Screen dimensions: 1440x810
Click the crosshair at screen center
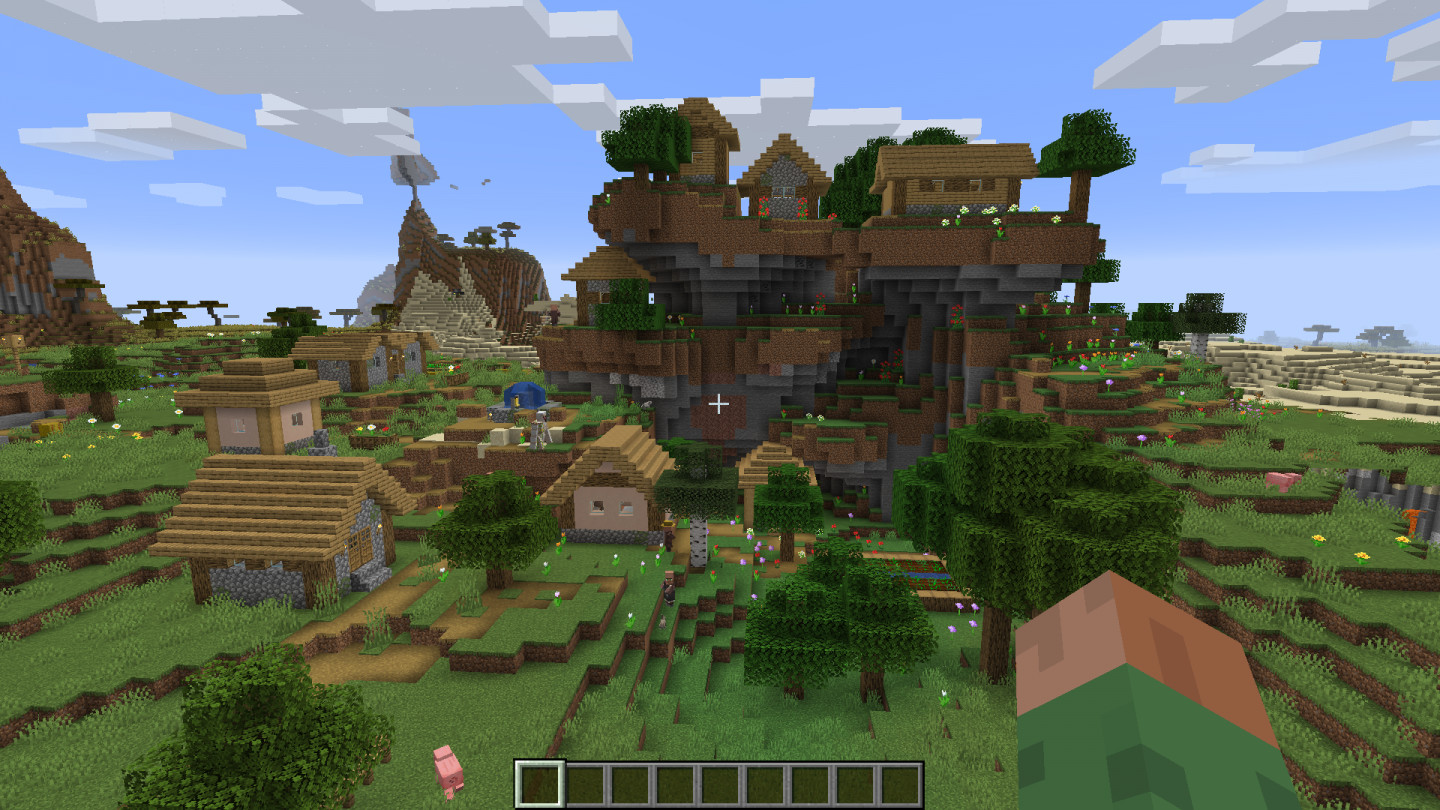tap(719, 404)
